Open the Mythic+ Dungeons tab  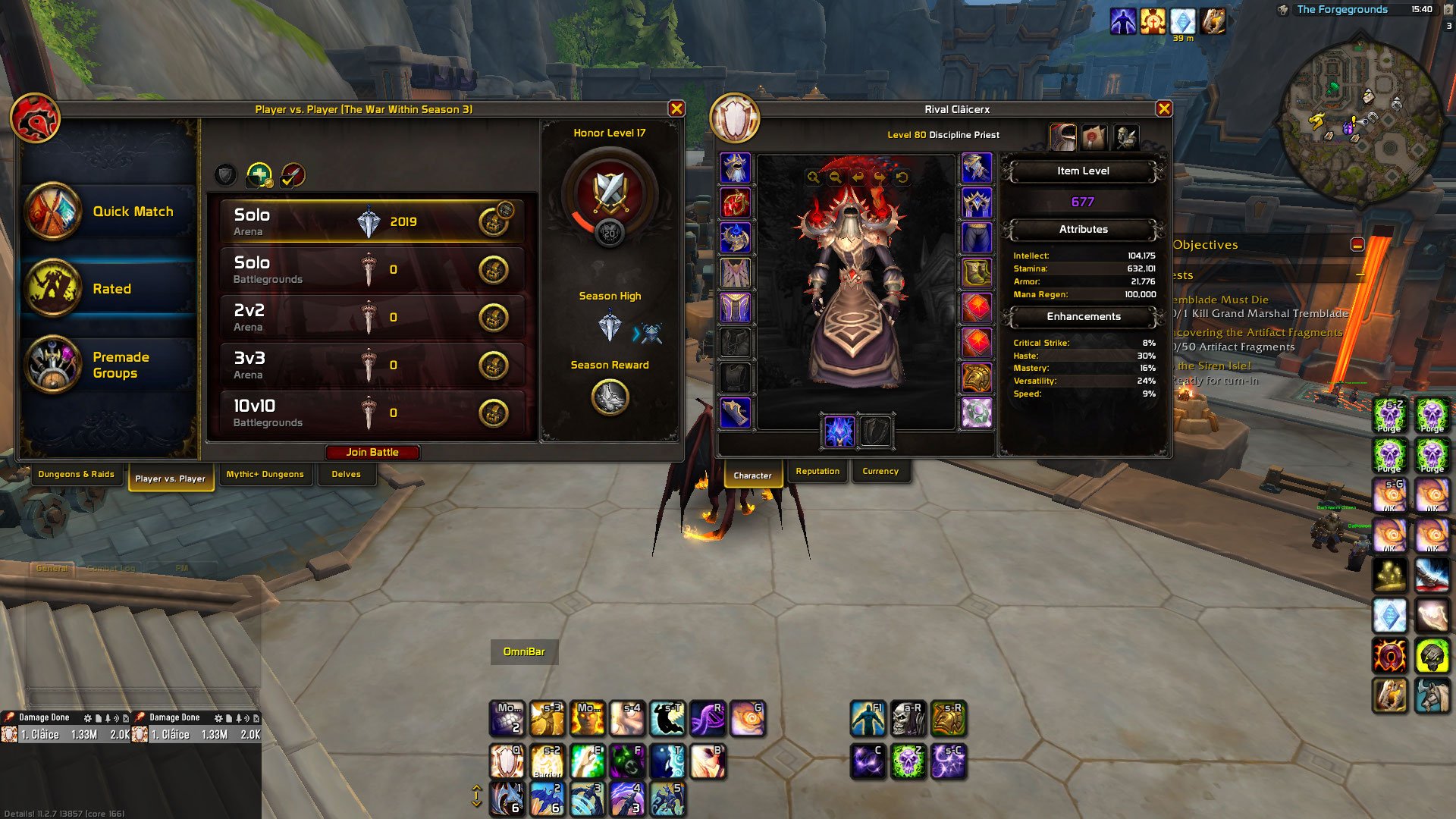265,475
